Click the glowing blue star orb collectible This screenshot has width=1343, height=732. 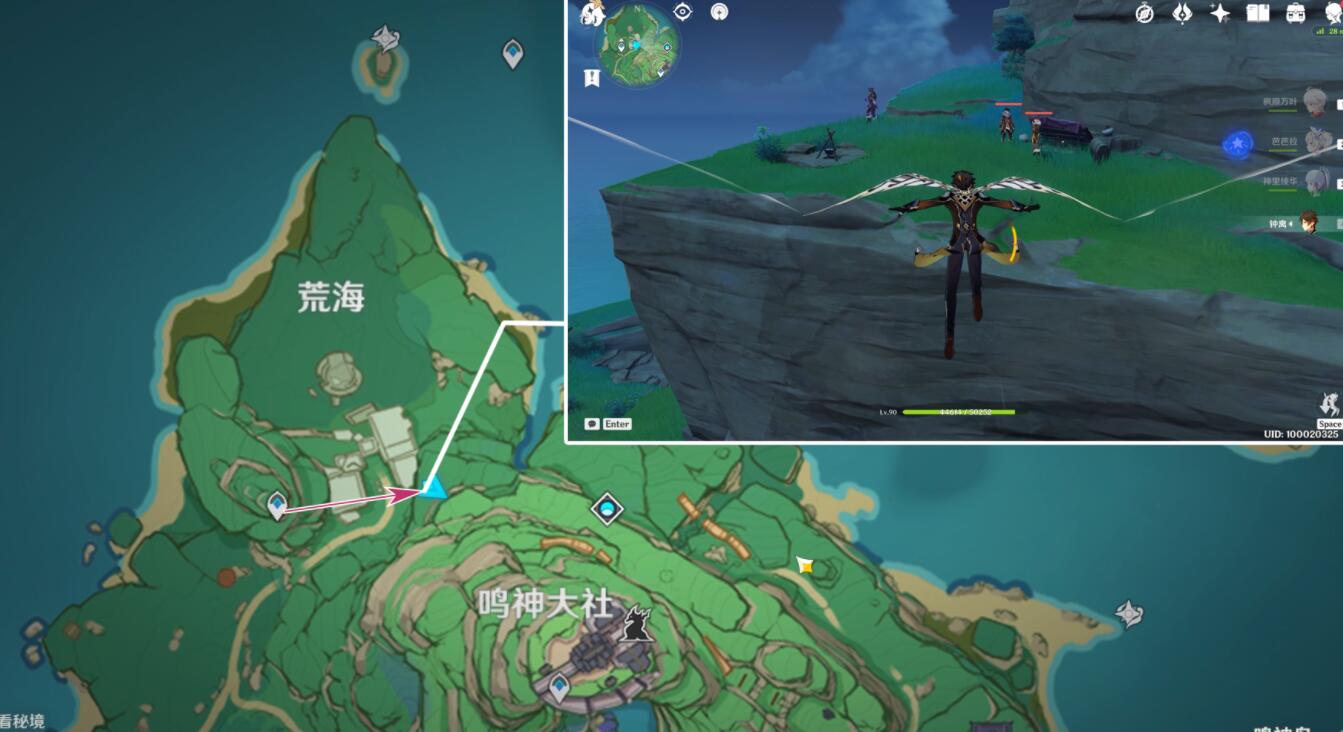[x=1237, y=142]
